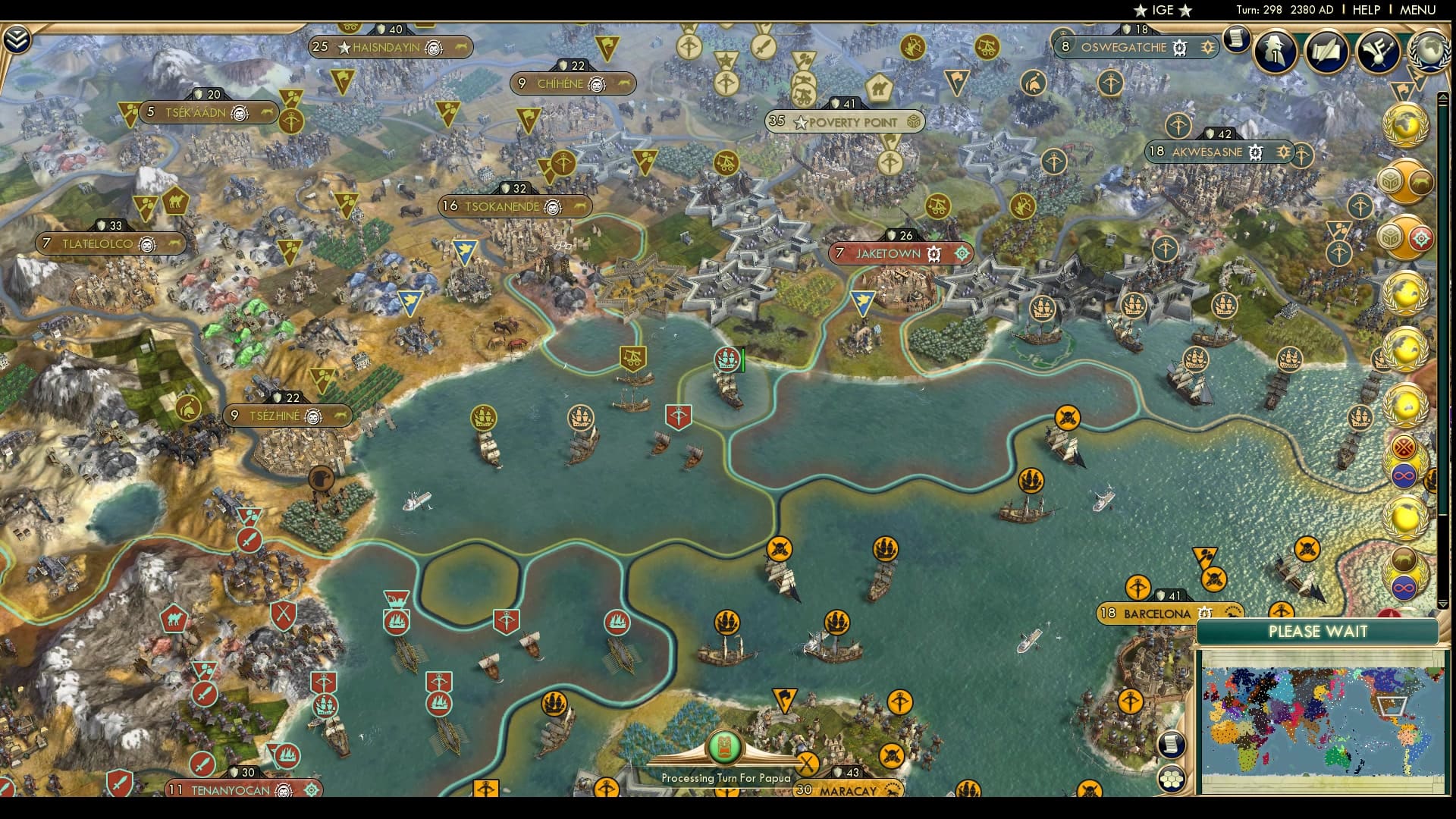The height and width of the screenshot is (819, 1456).
Task: Click the up arrow above the notification stack
Action: [x=1443, y=96]
